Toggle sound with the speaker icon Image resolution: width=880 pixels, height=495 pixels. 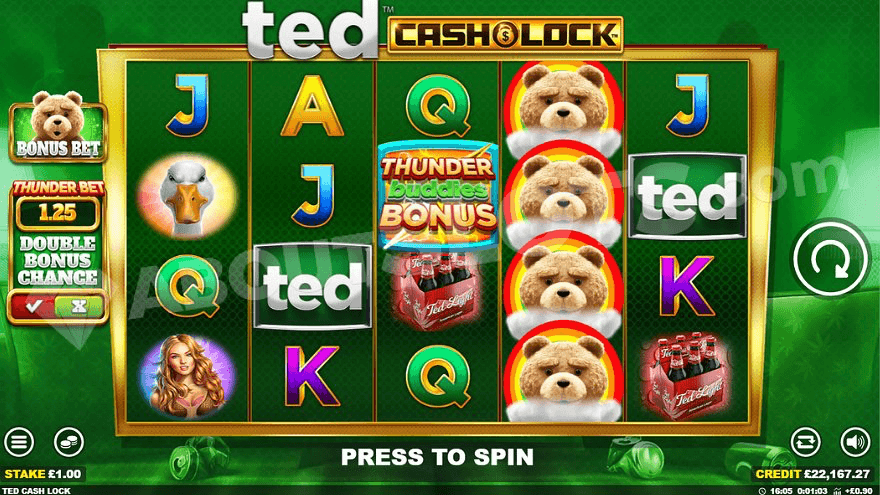[854, 442]
